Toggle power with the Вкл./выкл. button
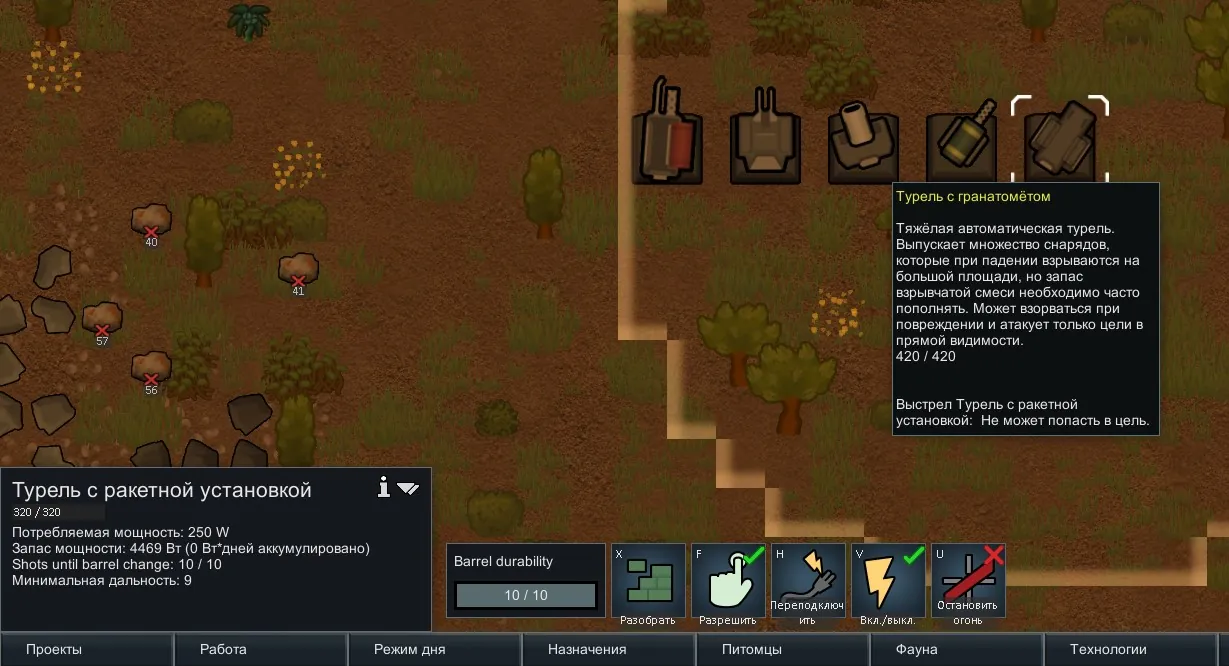Viewport: 1229px width, 666px height. point(888,581)
